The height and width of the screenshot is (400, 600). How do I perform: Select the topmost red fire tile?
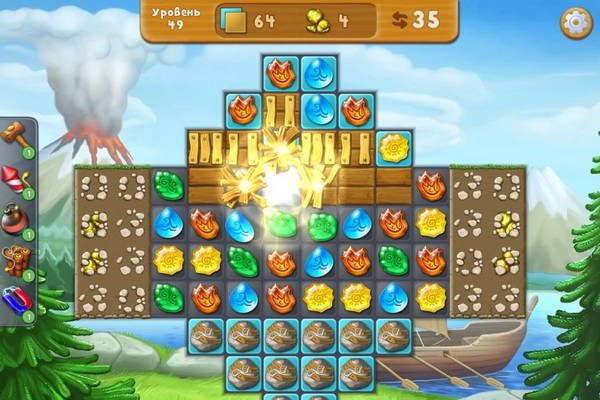(x=280, y=73)
